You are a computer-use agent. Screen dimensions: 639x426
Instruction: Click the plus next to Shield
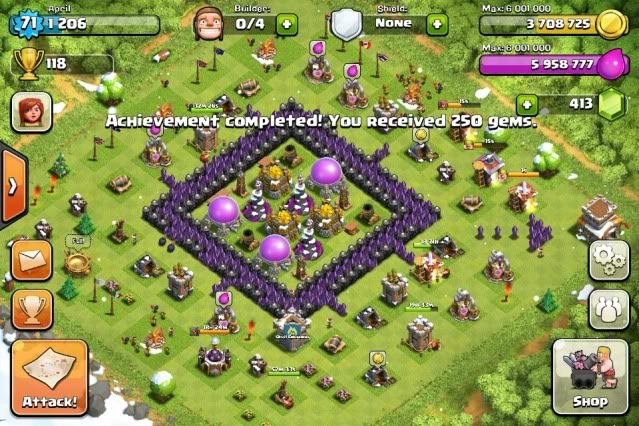point(437,23)
